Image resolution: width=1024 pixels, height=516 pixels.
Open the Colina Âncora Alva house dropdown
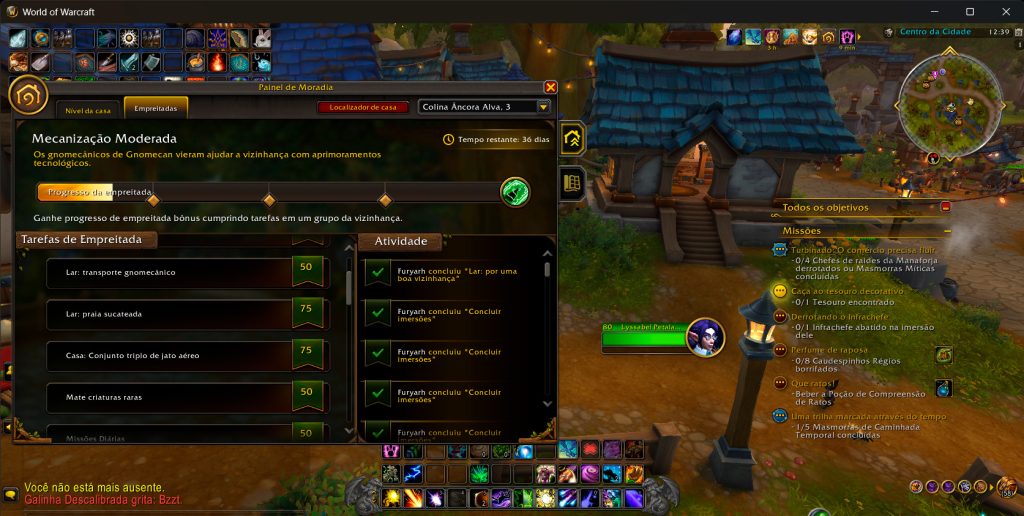pos(543,107)
